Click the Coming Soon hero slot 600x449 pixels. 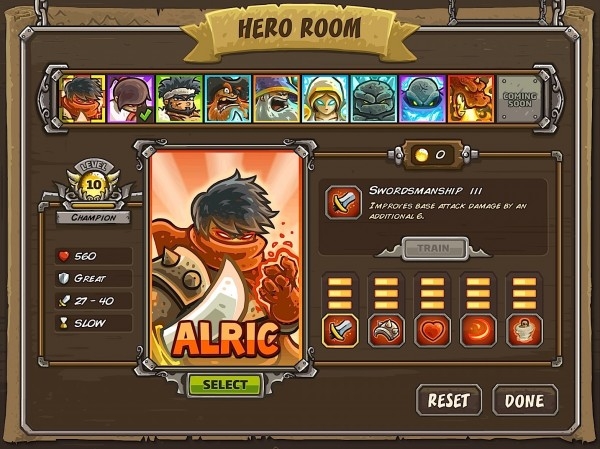(518, 99)
